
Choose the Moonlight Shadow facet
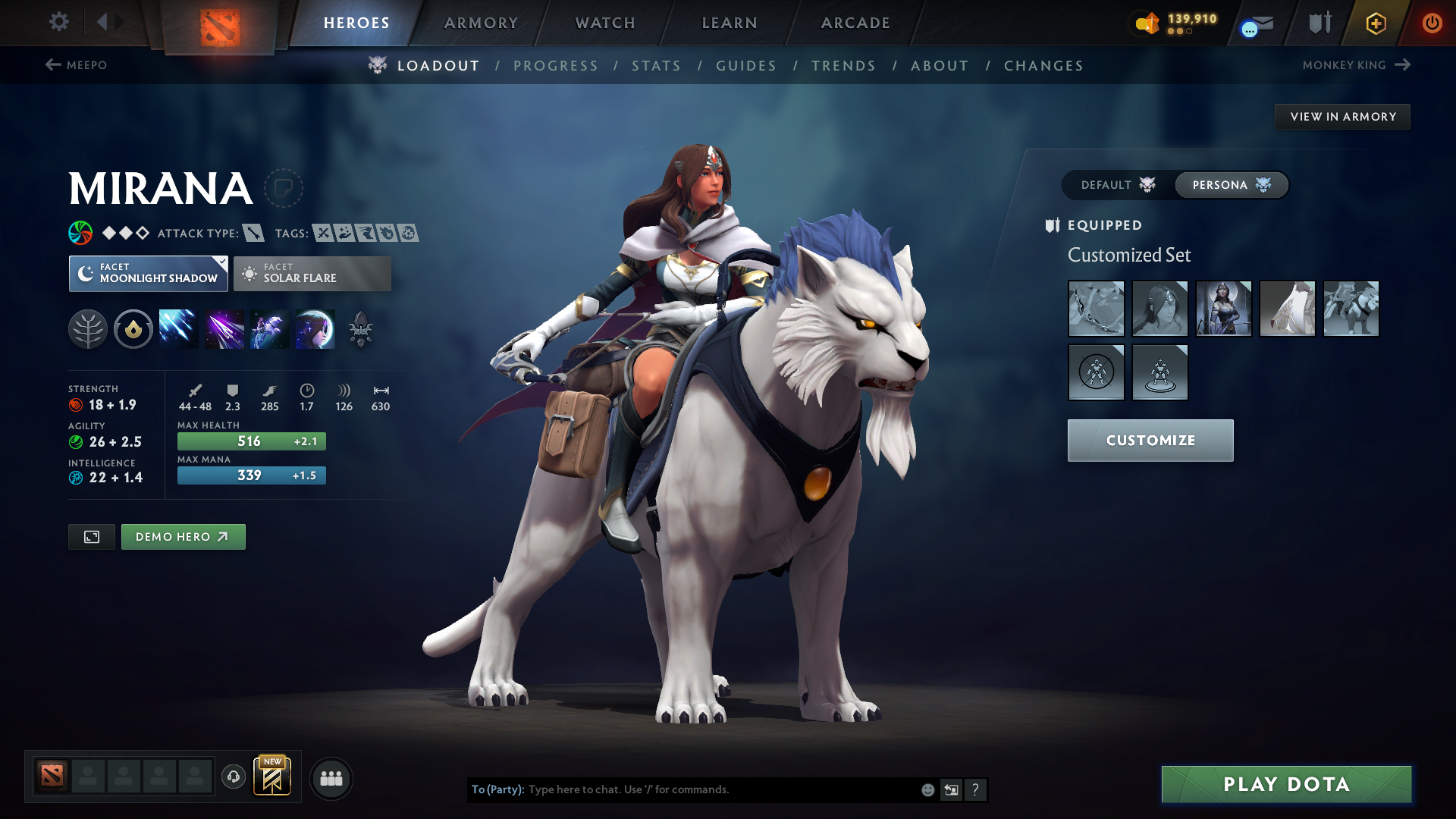click(x=149, y=274)
